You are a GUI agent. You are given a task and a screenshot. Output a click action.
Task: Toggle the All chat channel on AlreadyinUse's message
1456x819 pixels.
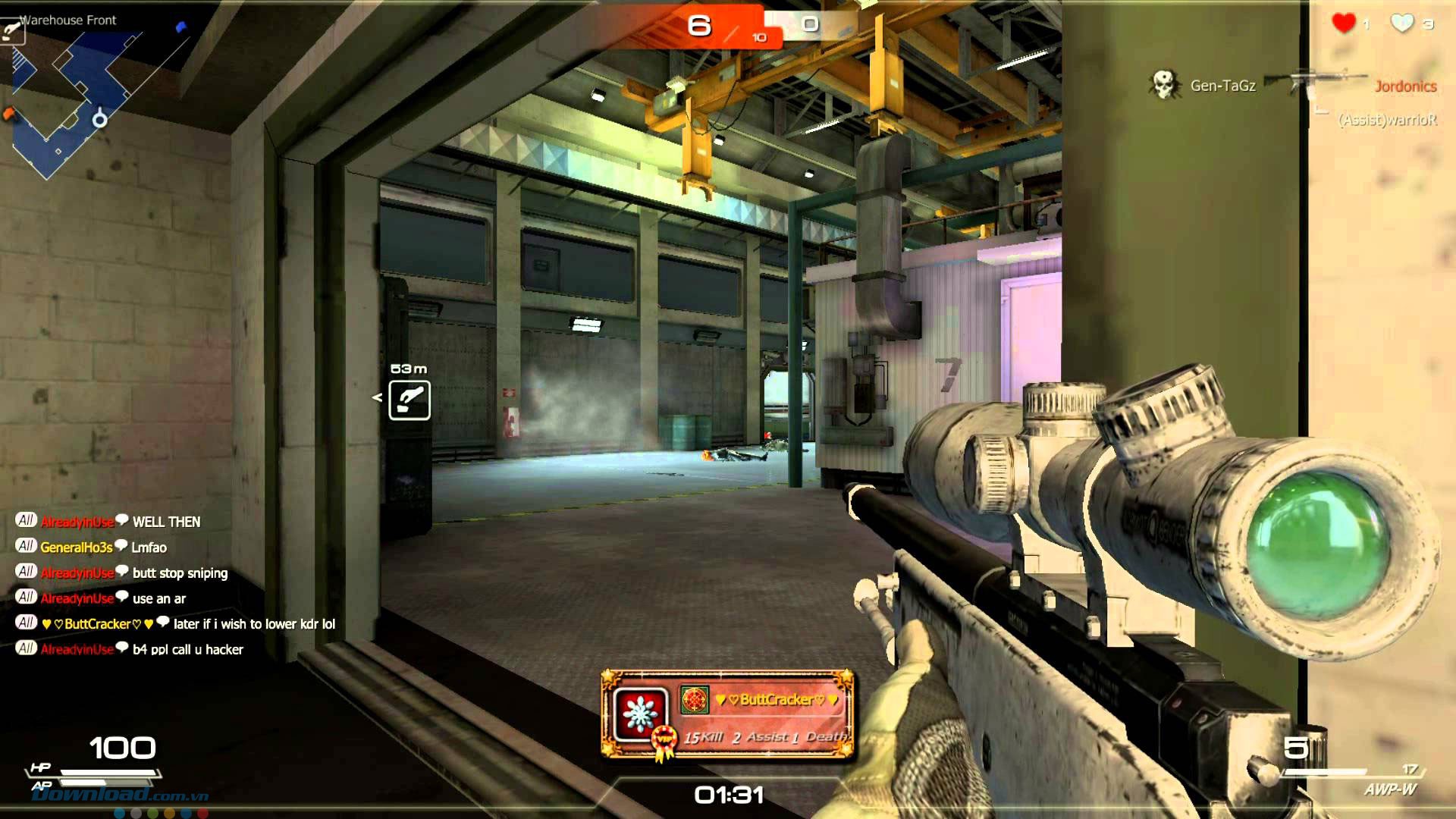point(25,522)
